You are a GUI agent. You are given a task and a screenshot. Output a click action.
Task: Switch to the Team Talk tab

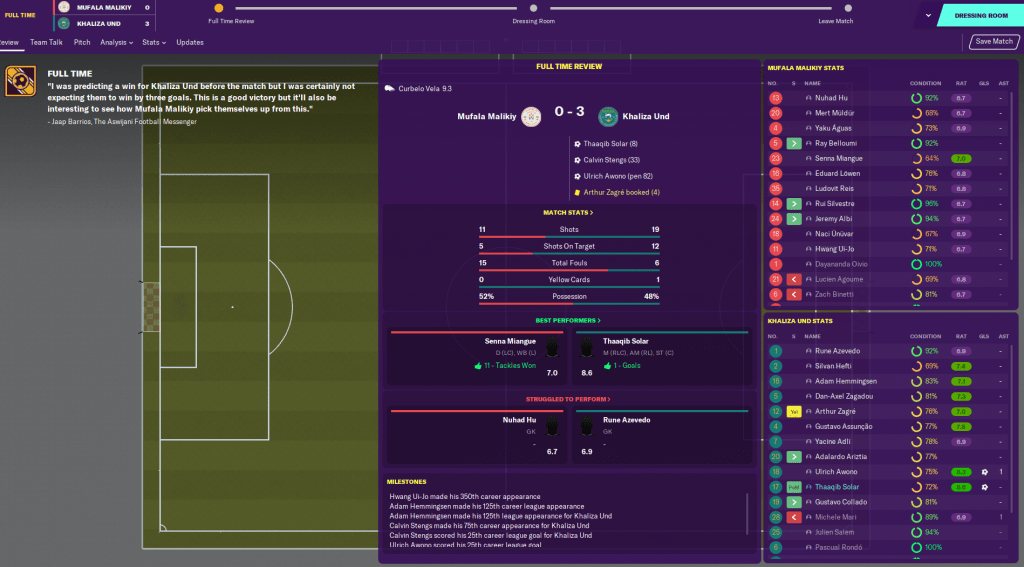46,43
